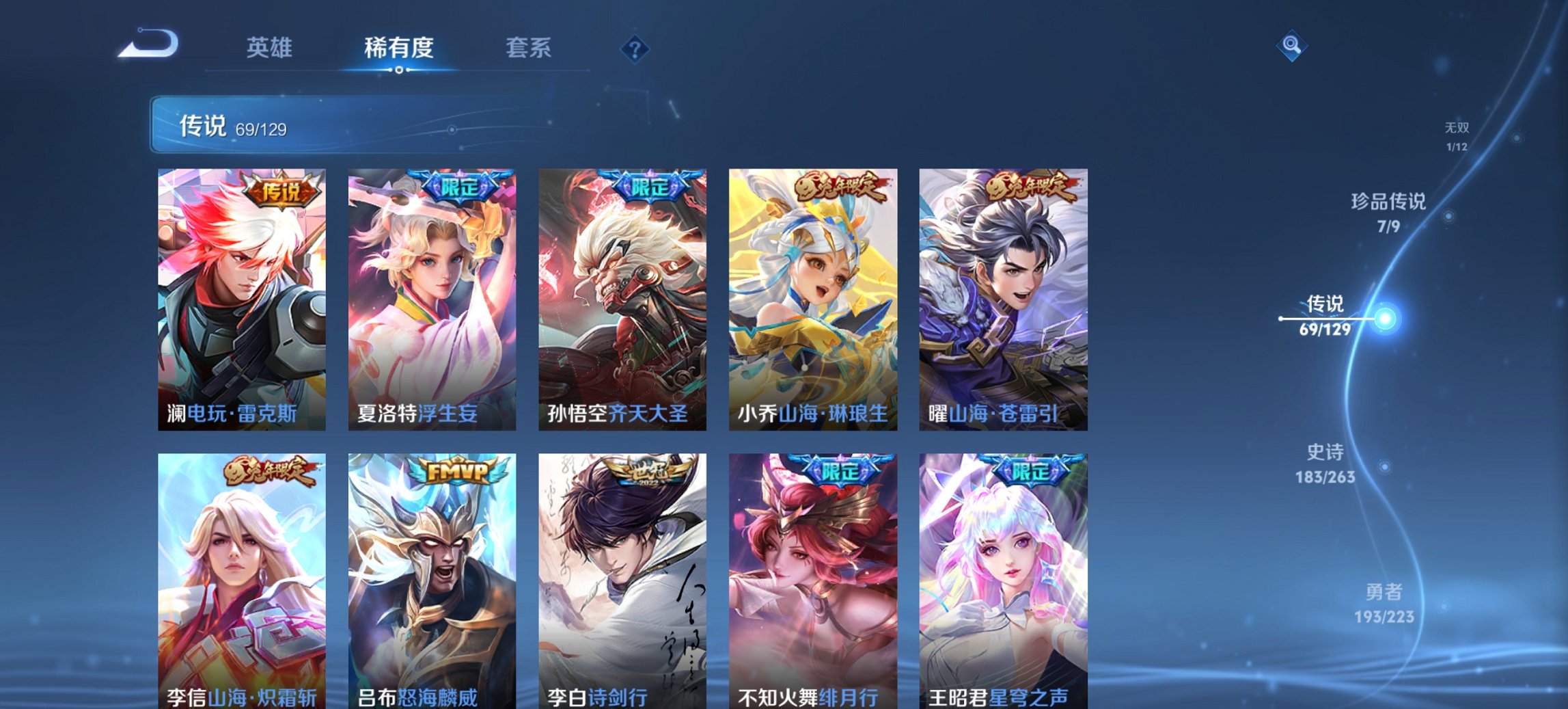The width and height of the screenshot is (1568, 709).
Task: Click the question mark help icon
Action: (635, 47)
